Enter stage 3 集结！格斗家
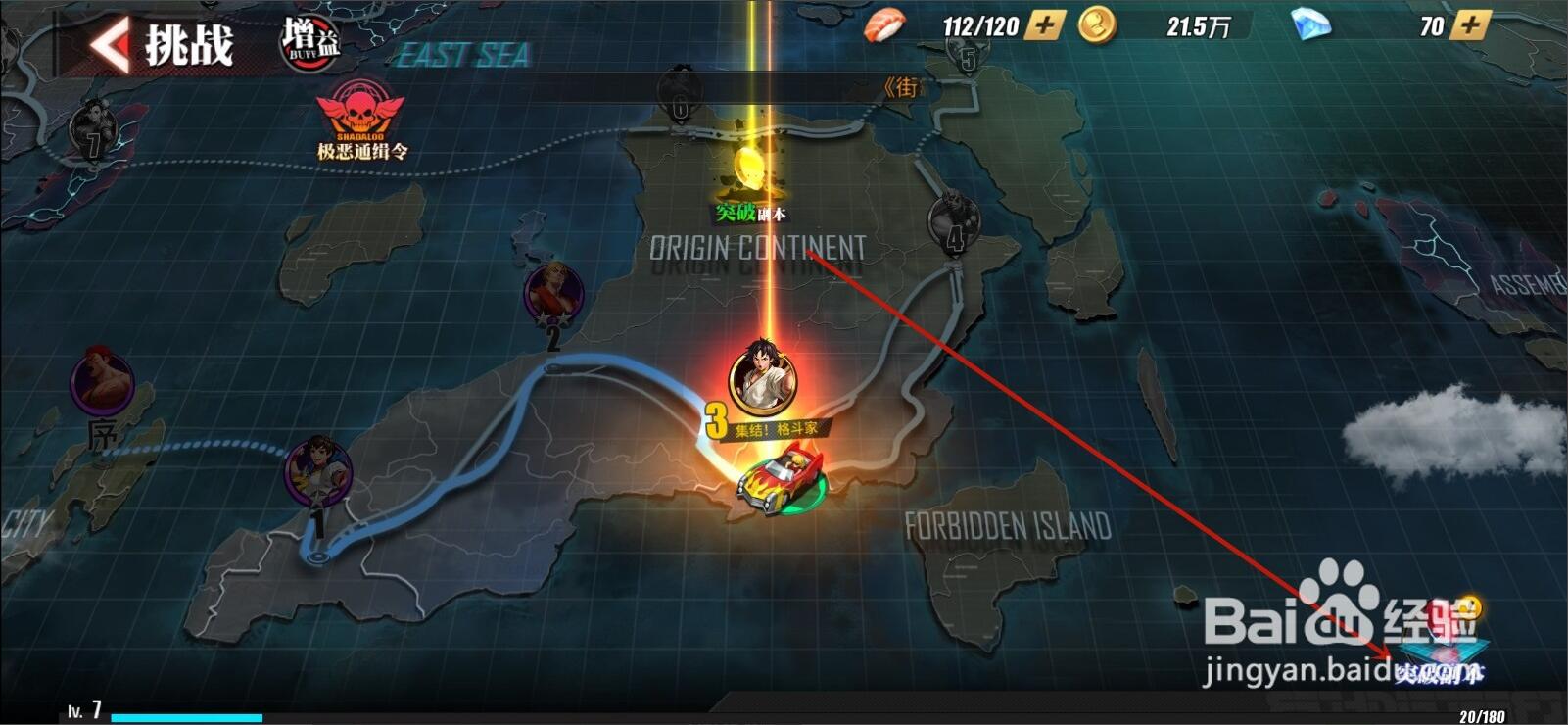This screenshot has width=1568, height=725. tap(762, 377)
